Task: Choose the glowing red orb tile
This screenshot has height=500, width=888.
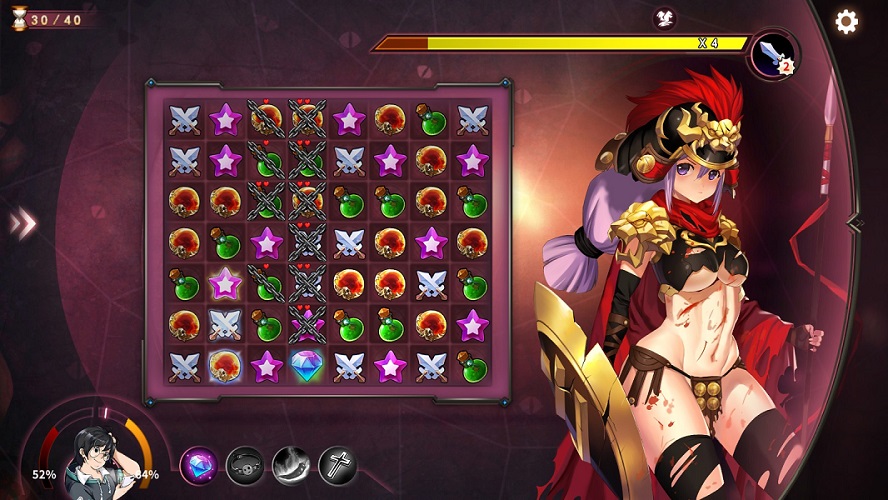Action: pyautogui.click(x=225, y=365)
